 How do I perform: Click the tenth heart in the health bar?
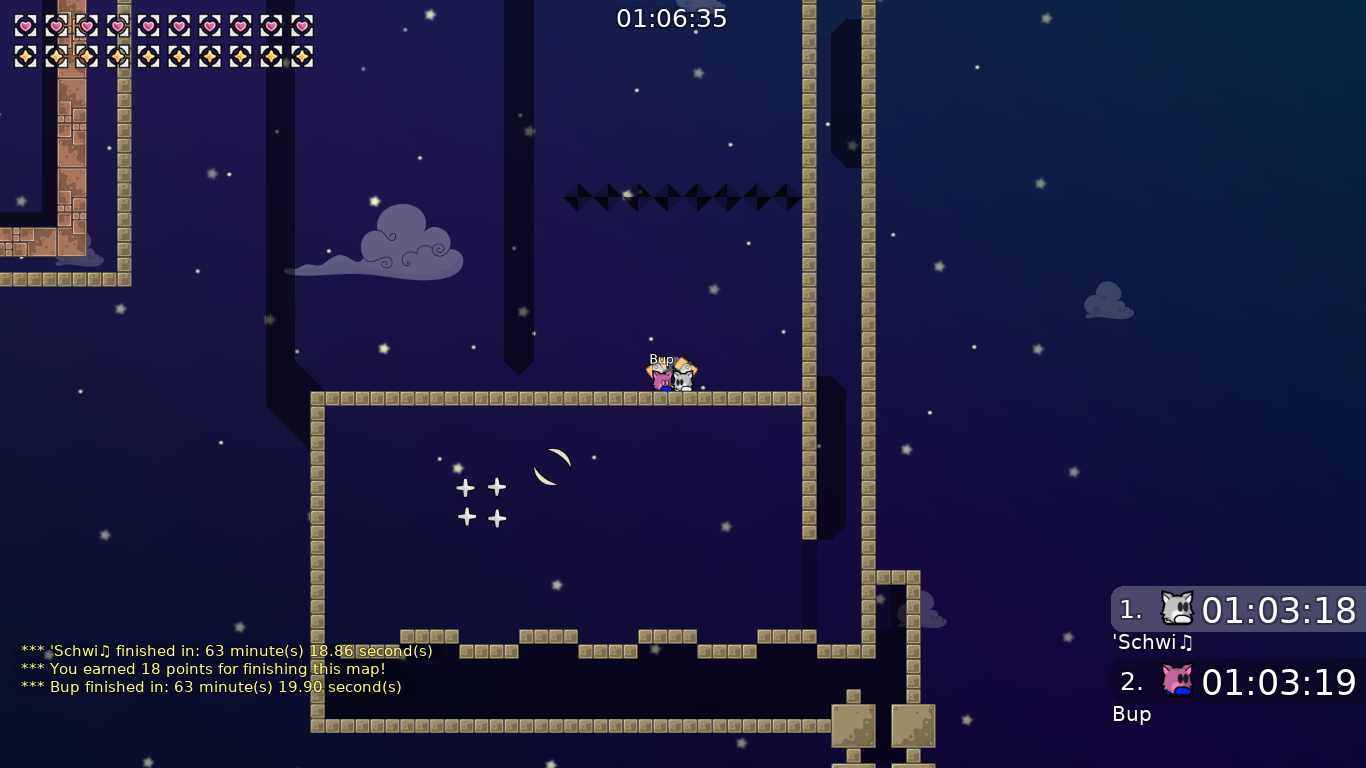pyautogui.click(x=304, y=25)
